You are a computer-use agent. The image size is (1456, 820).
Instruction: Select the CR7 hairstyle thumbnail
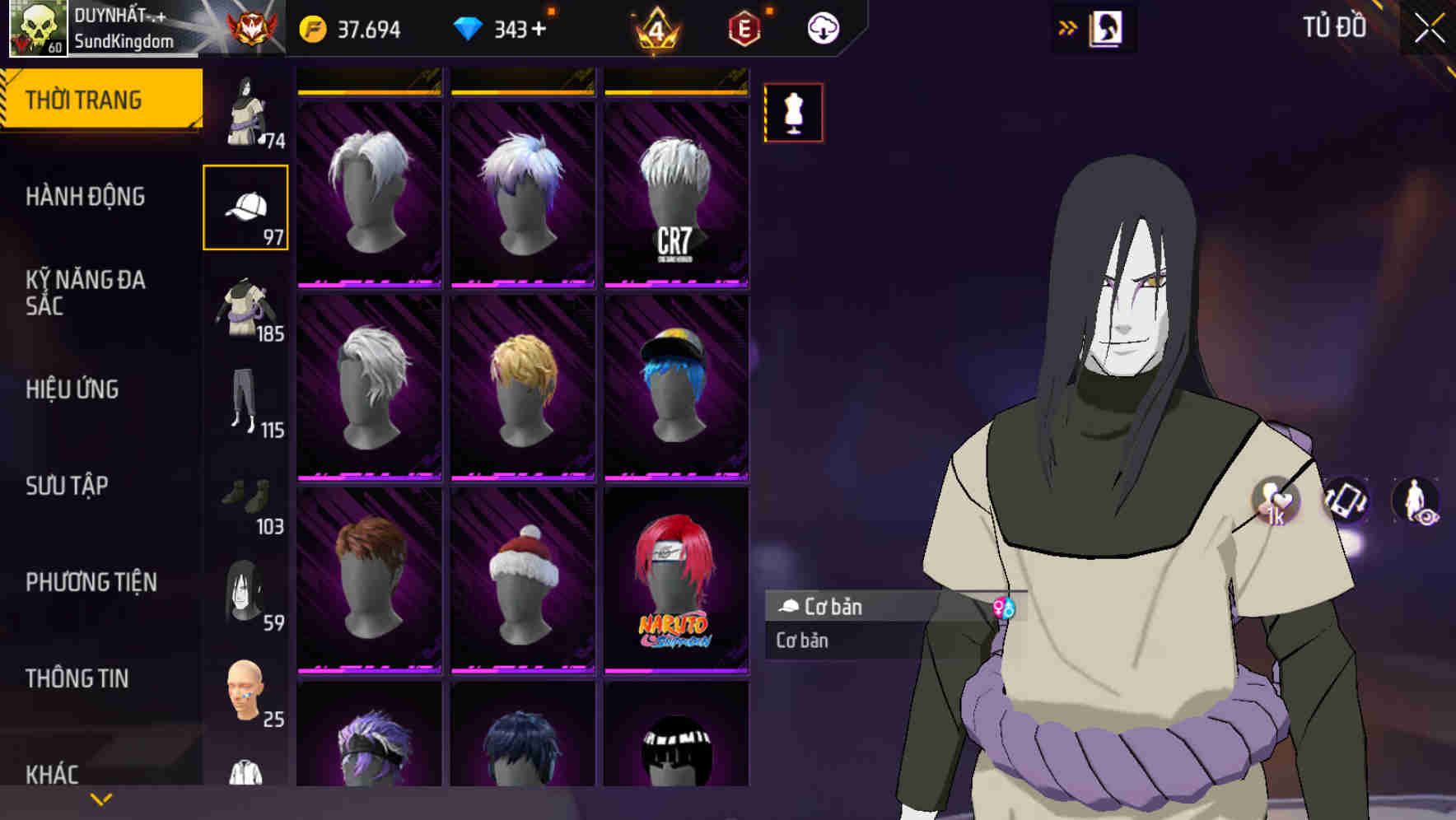[x=677, y=177]
